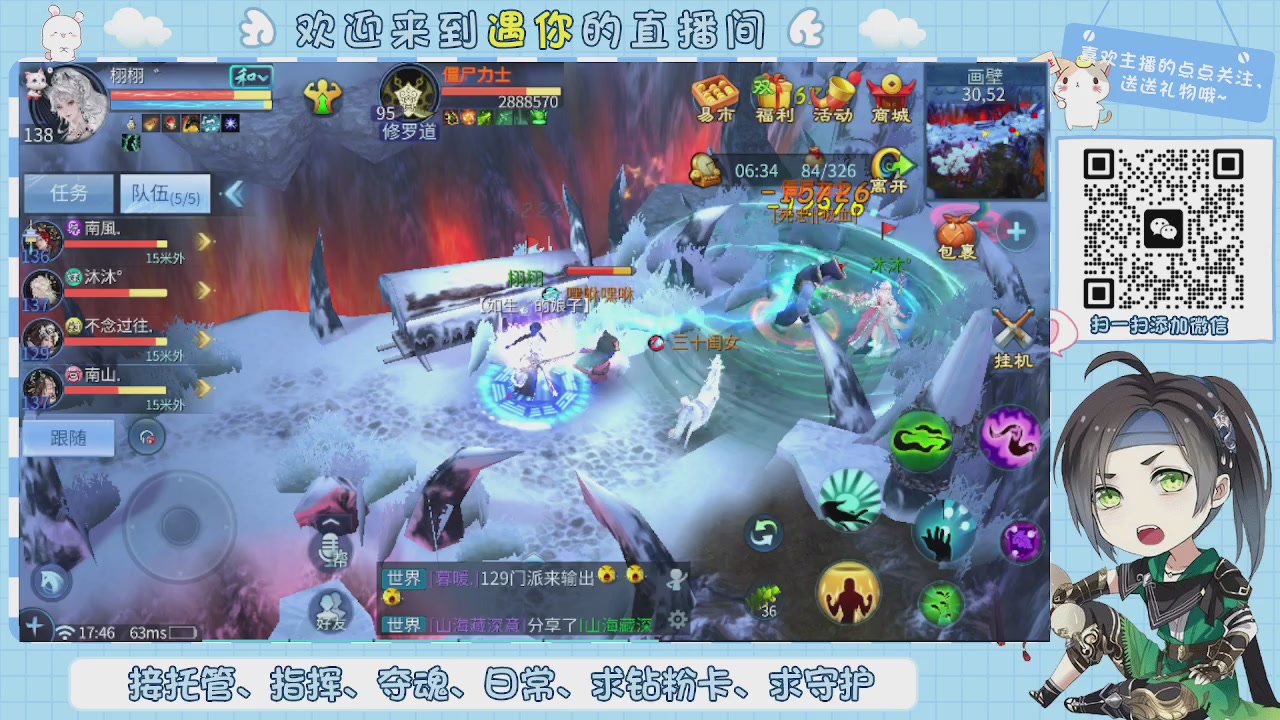Open the chat settings gear icon
The height and width of the screenshot is (720, 1280).
pyautogui.click(x=676, y=620)
